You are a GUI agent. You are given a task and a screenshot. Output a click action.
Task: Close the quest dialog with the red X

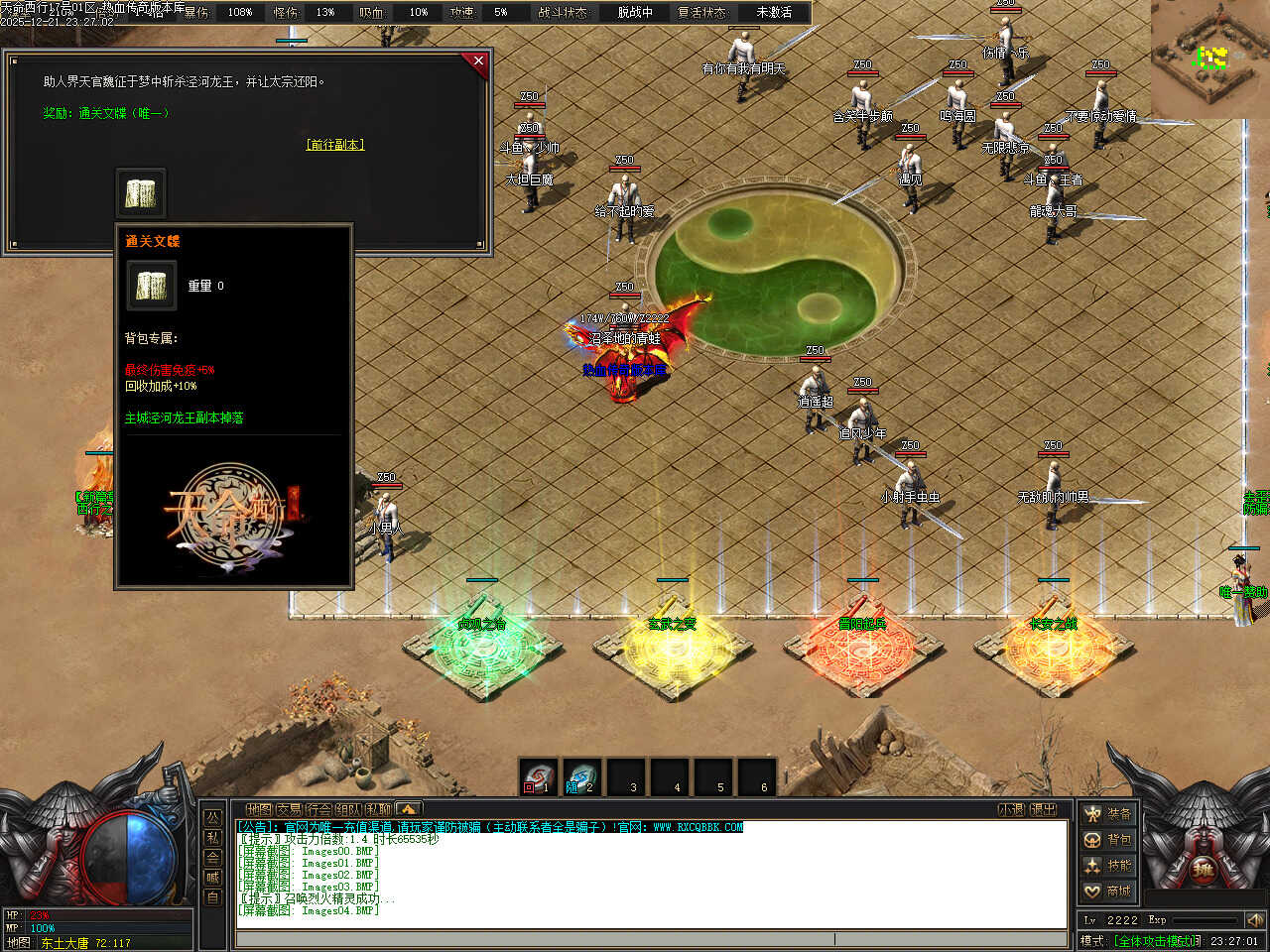(478, 61)
